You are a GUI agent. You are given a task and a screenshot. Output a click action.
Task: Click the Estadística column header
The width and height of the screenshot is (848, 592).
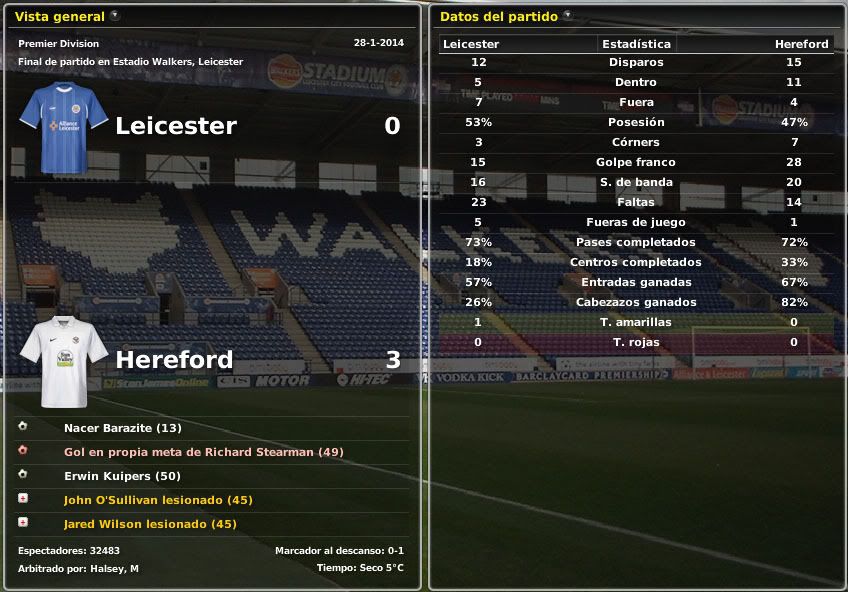[636, 44]
